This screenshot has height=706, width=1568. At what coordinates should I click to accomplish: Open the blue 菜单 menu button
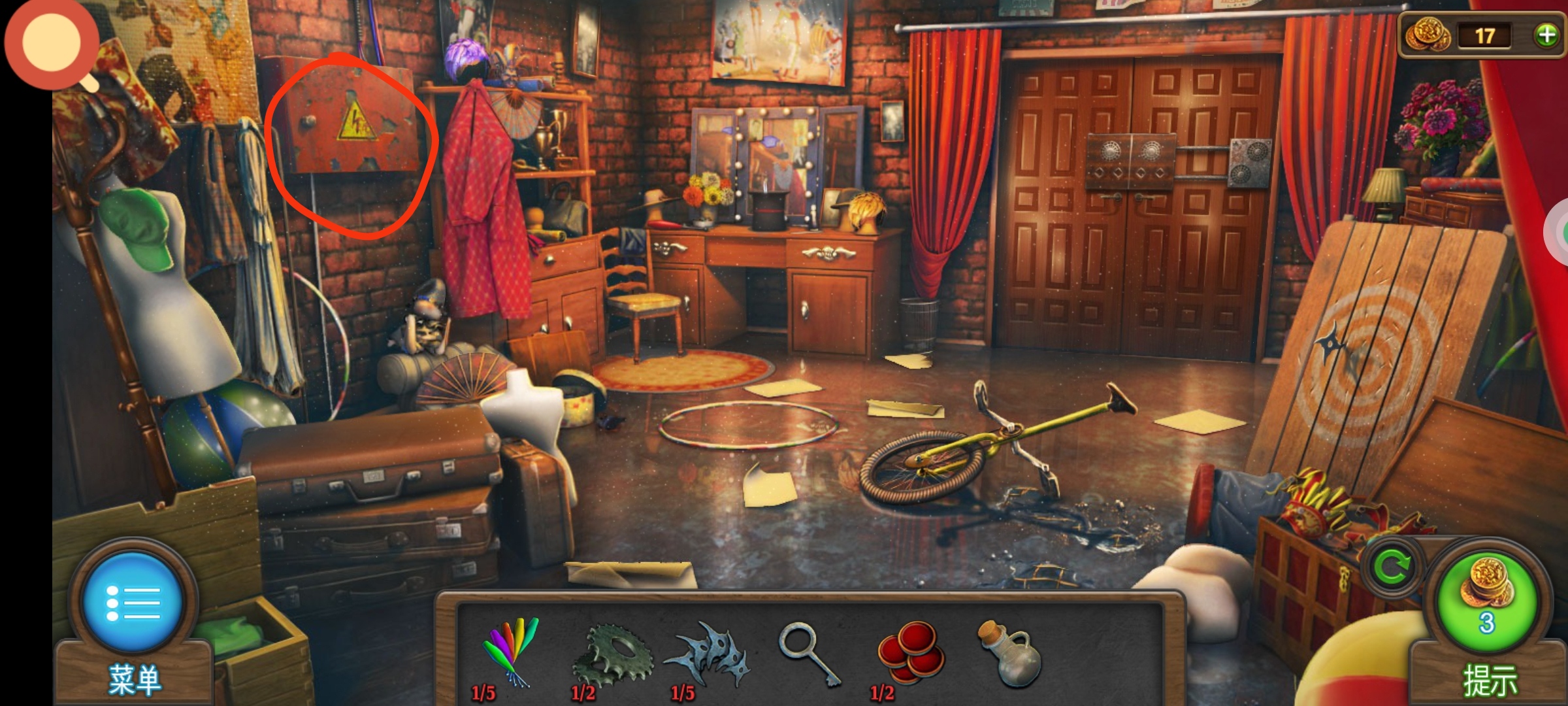point(133,601)
